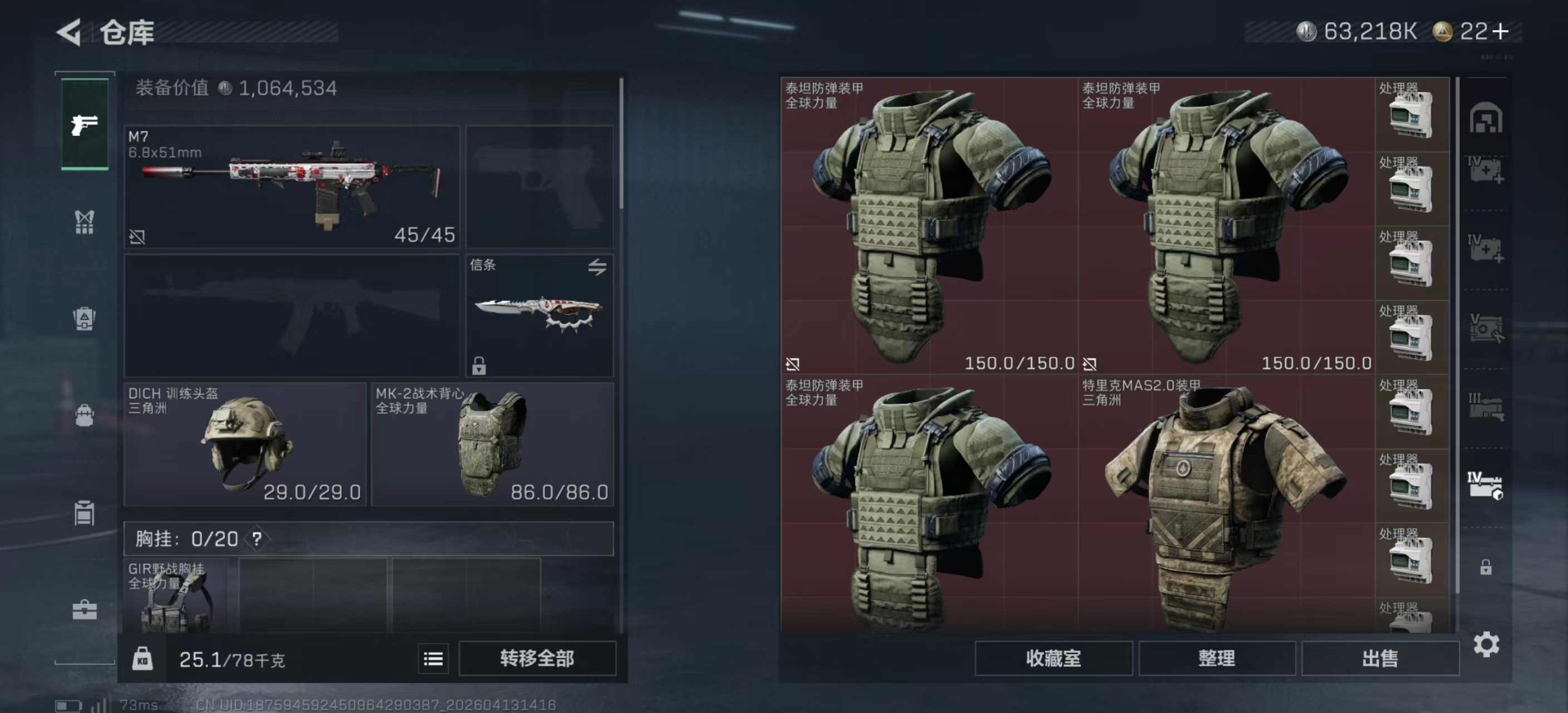Go back using the arrow beside 仓库

click(69, 32)
